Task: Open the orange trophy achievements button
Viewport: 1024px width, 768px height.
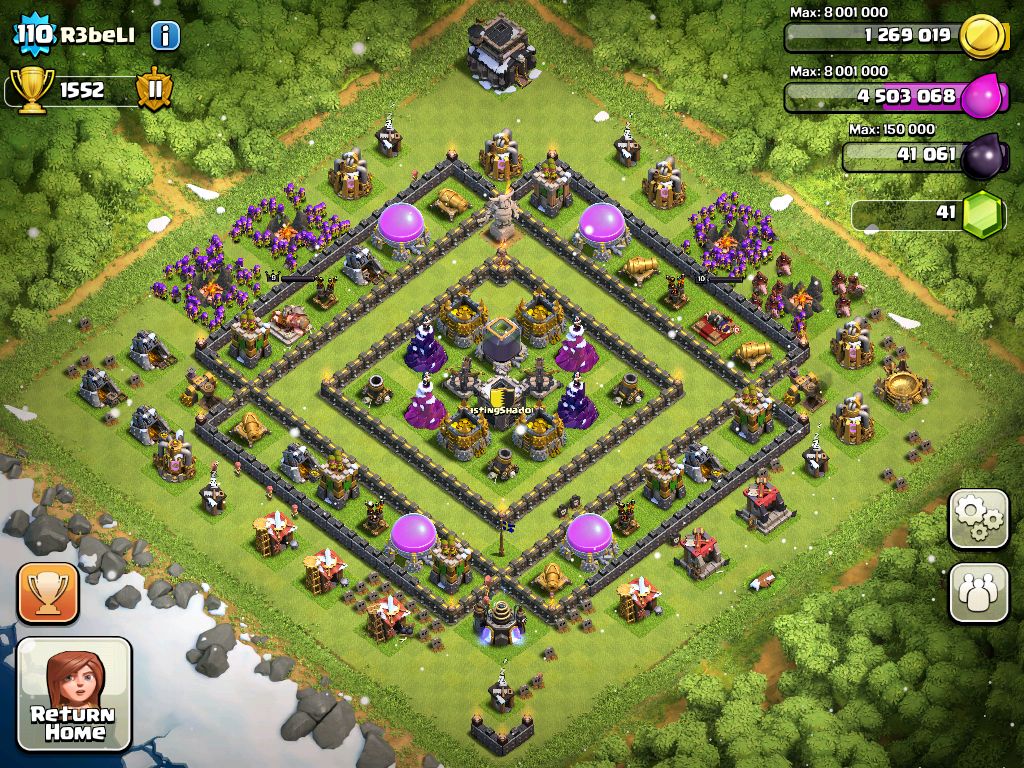Action: tap(47, 593)
